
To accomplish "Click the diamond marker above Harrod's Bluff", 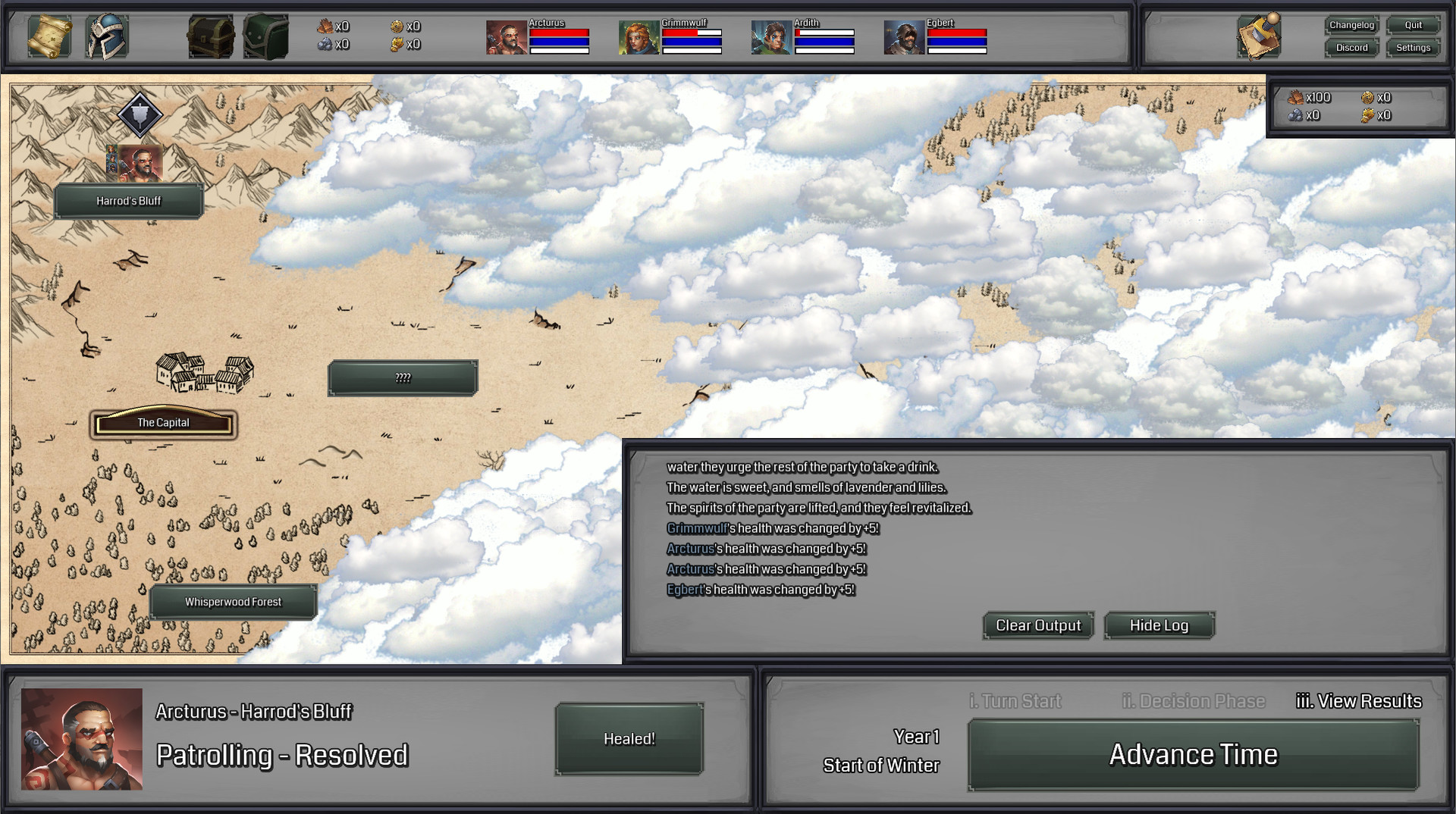I will point(140,115).
